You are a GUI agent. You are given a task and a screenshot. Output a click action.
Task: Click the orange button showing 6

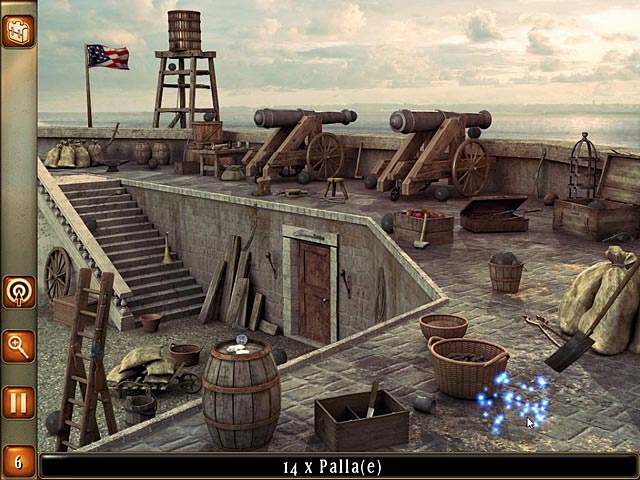(x=18, y=461)
